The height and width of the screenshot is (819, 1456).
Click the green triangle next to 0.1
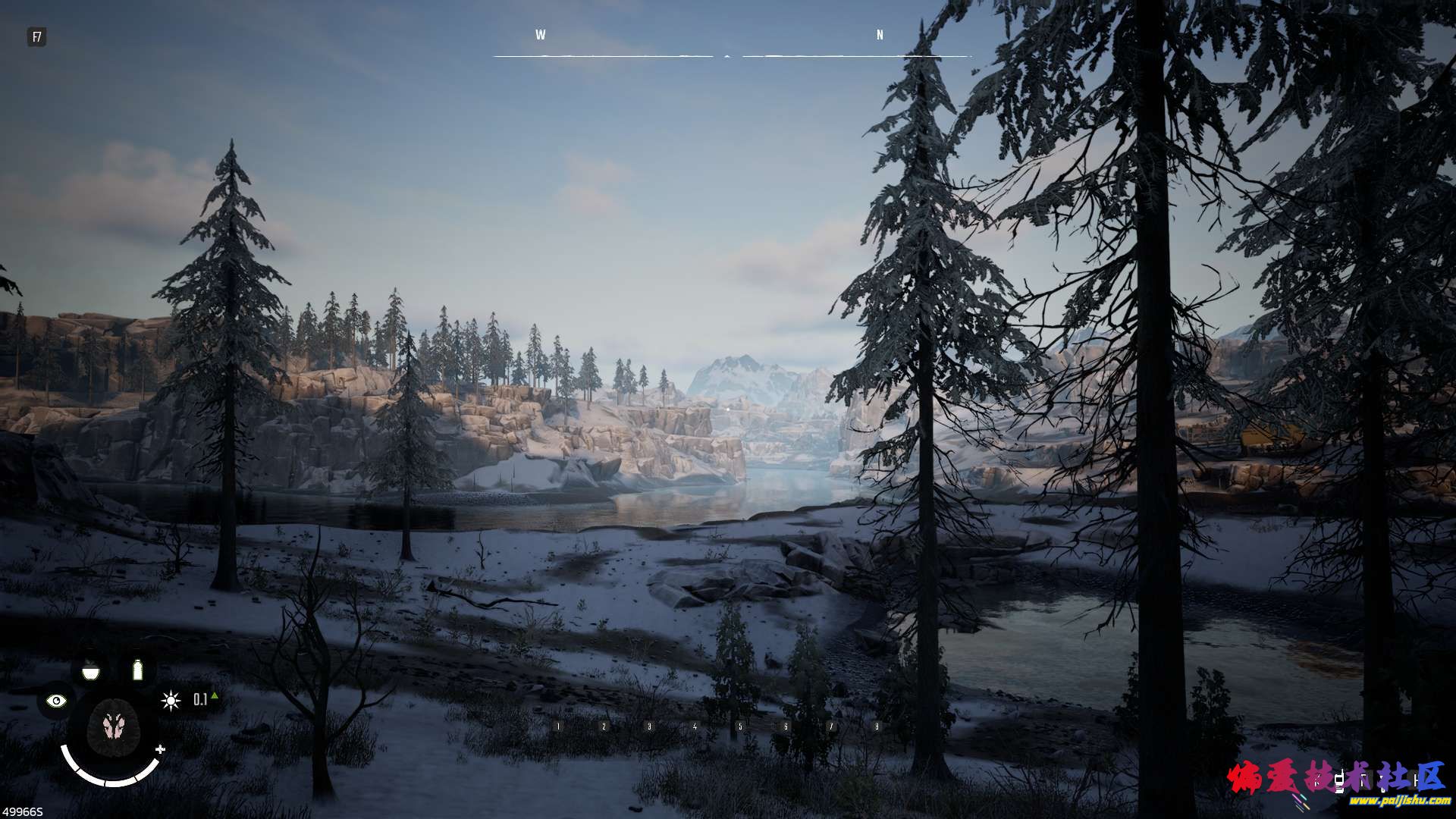[214, 696]
